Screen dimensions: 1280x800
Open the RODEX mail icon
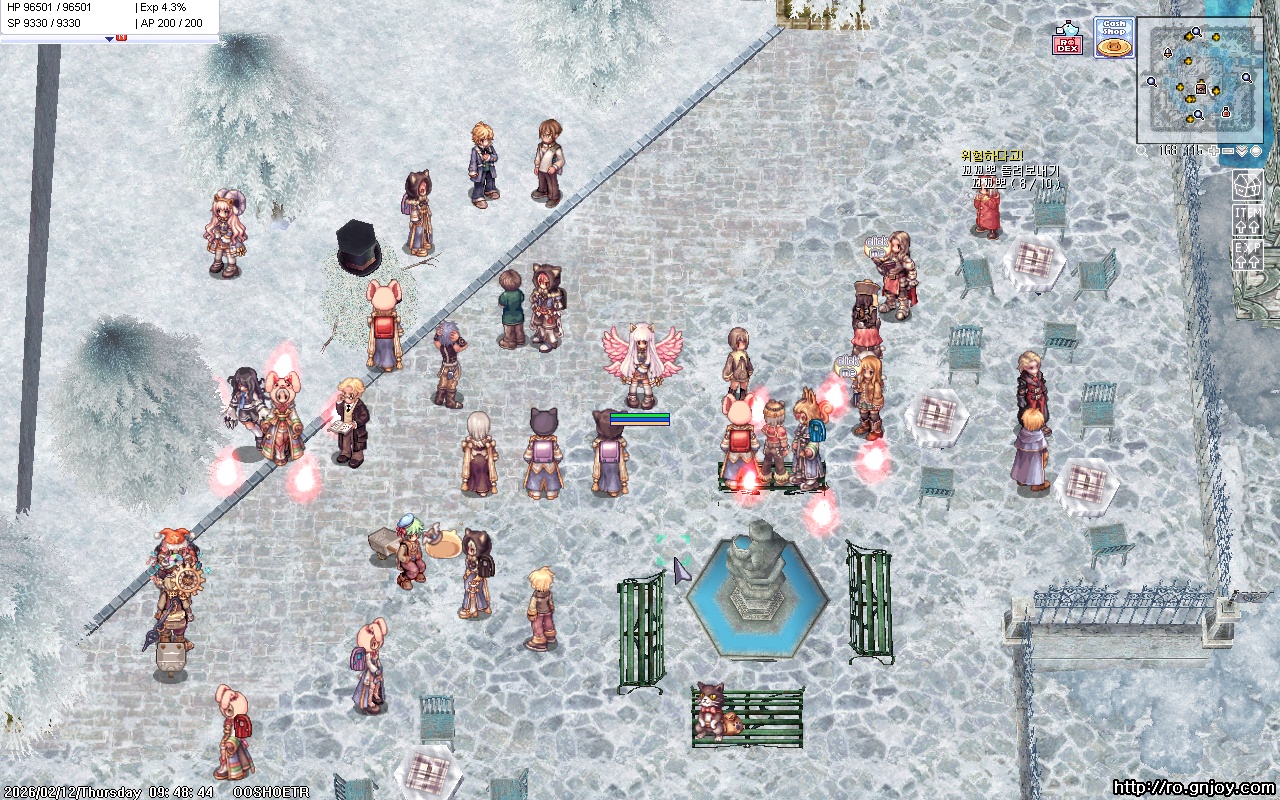pyautogui.click(x=1067, y=37)
